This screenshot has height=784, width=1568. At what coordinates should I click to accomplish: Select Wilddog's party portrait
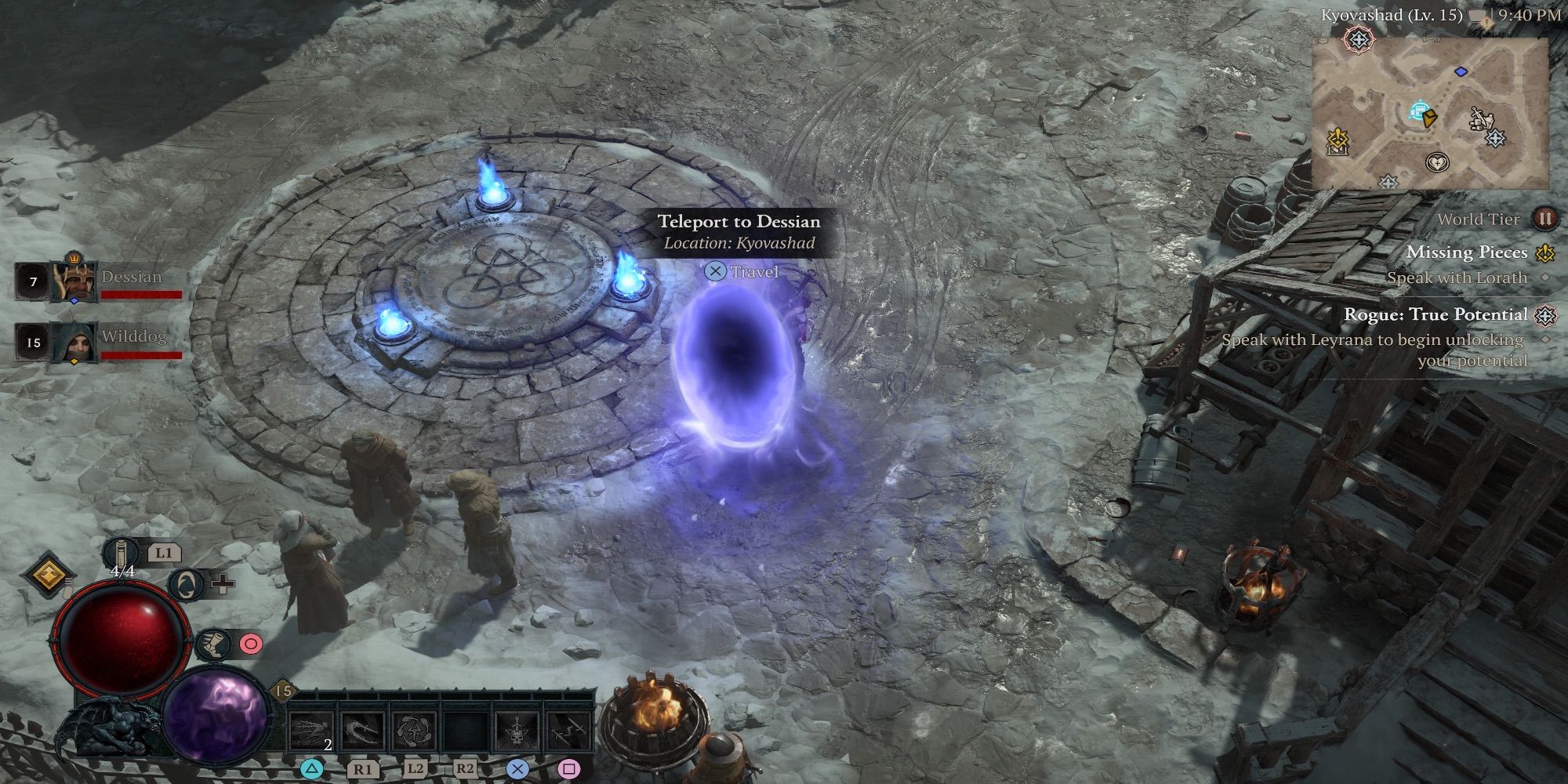74,342
